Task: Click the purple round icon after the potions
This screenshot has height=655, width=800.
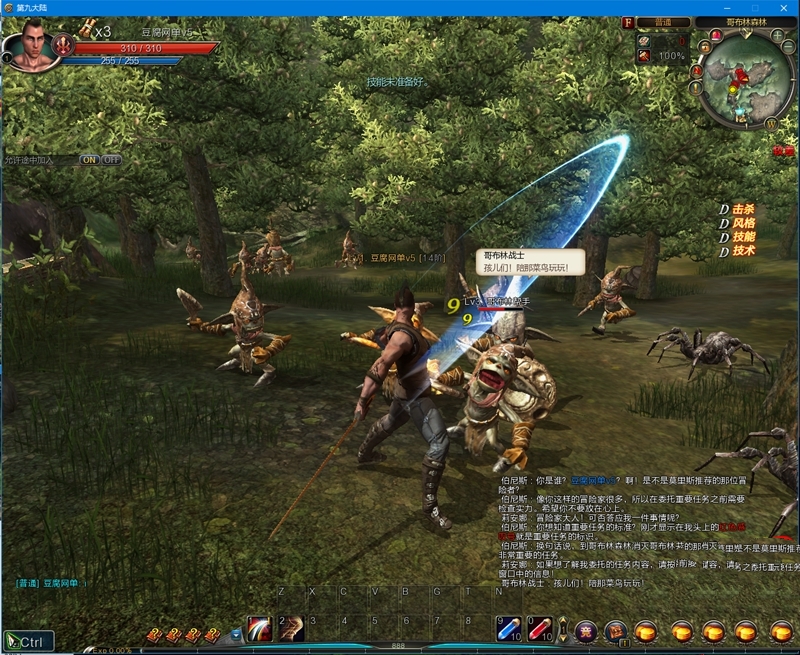Action: [586, 631]
